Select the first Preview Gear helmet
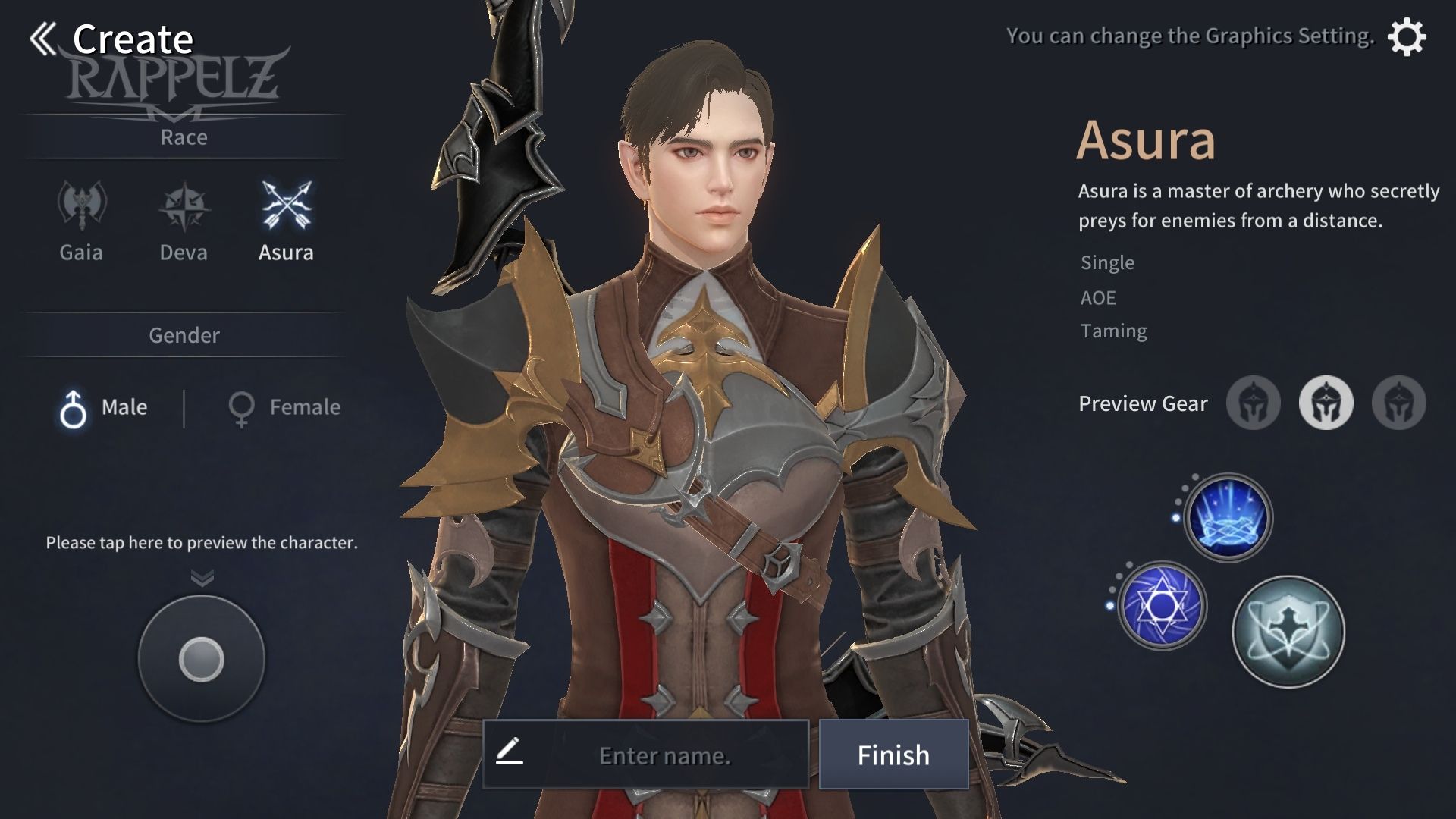The image size is (1456, 819). tap(1253, 403)
